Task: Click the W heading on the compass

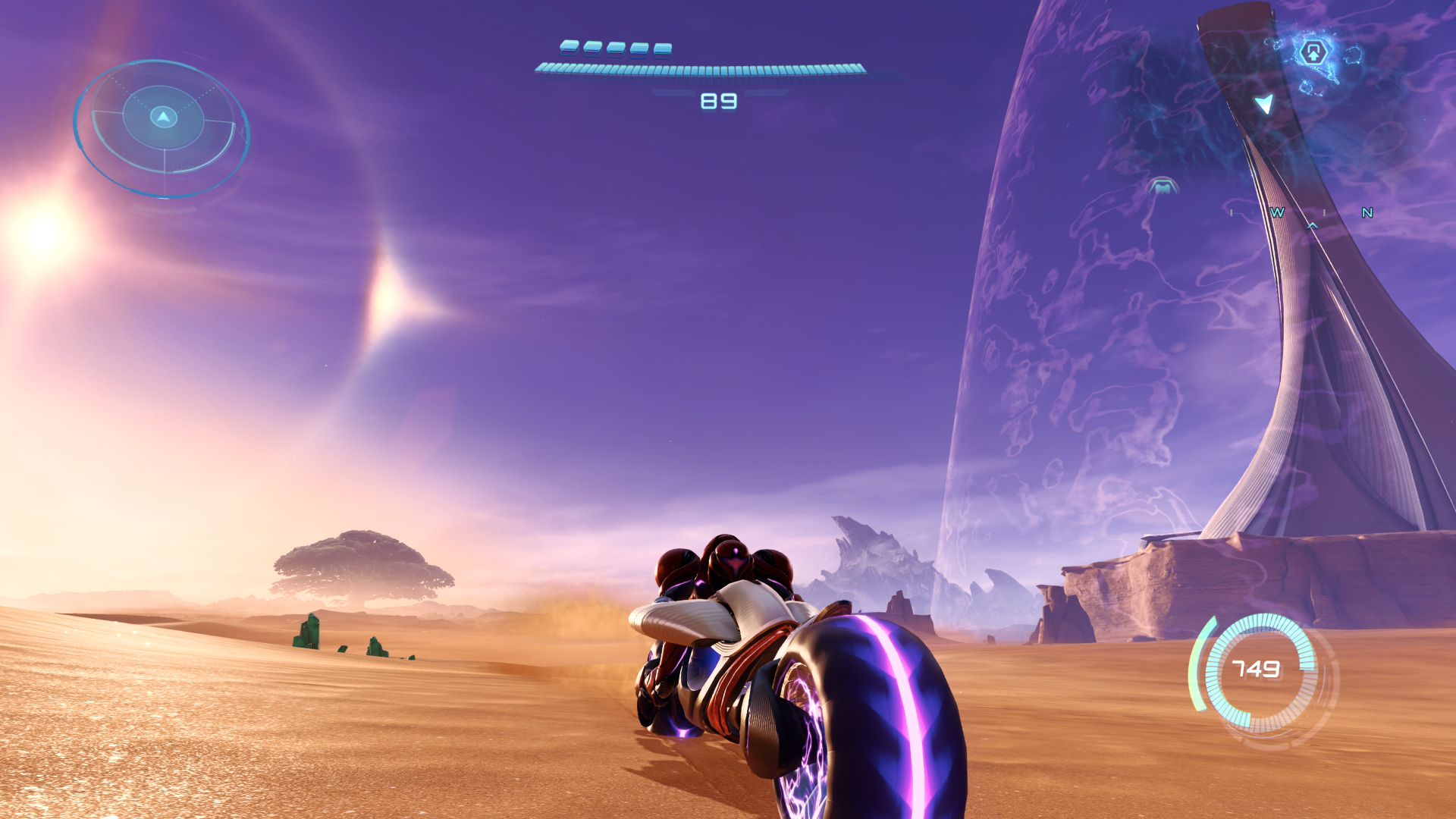Action: [x=1278, y=213]
